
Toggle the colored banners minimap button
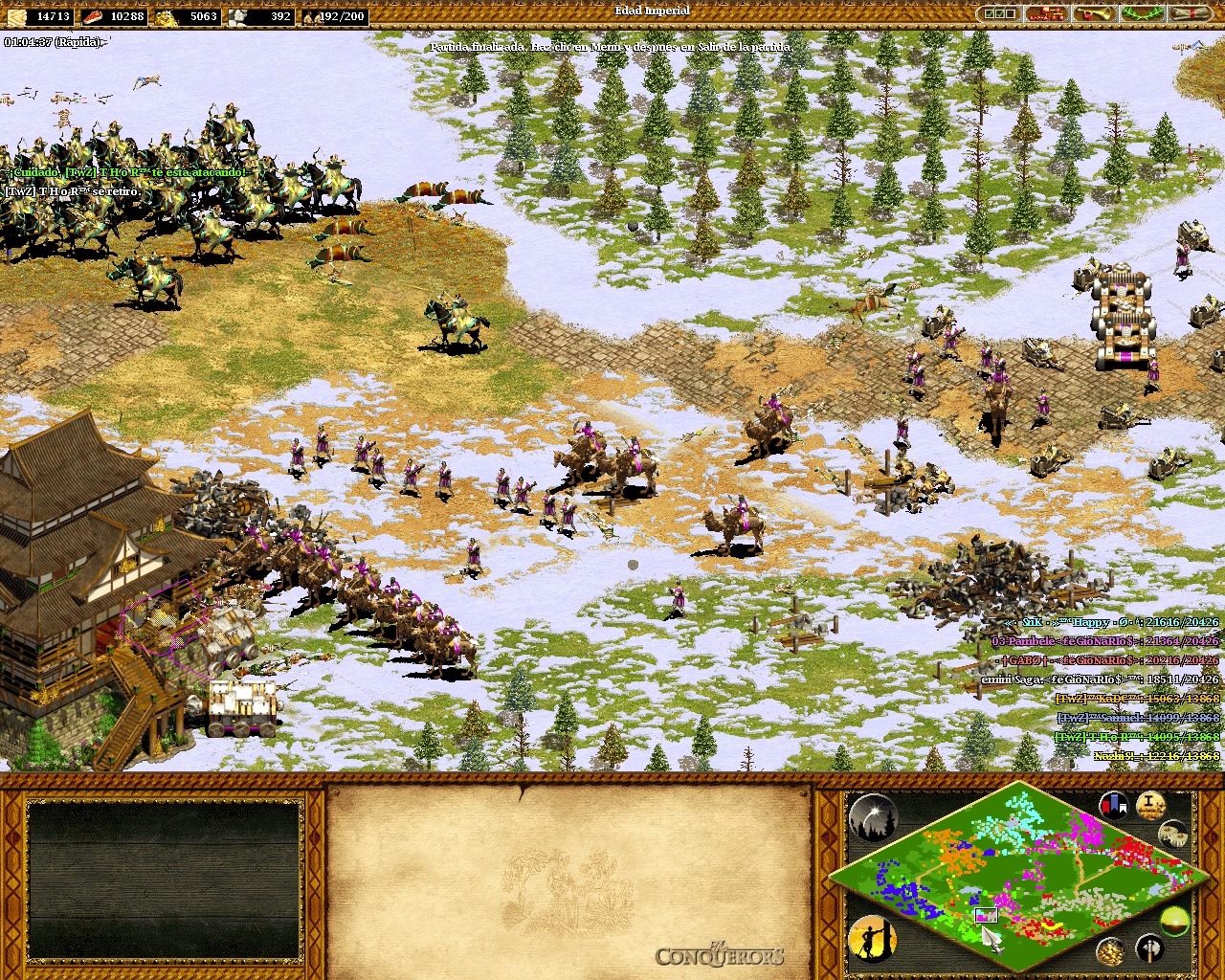click(1113, 805)
